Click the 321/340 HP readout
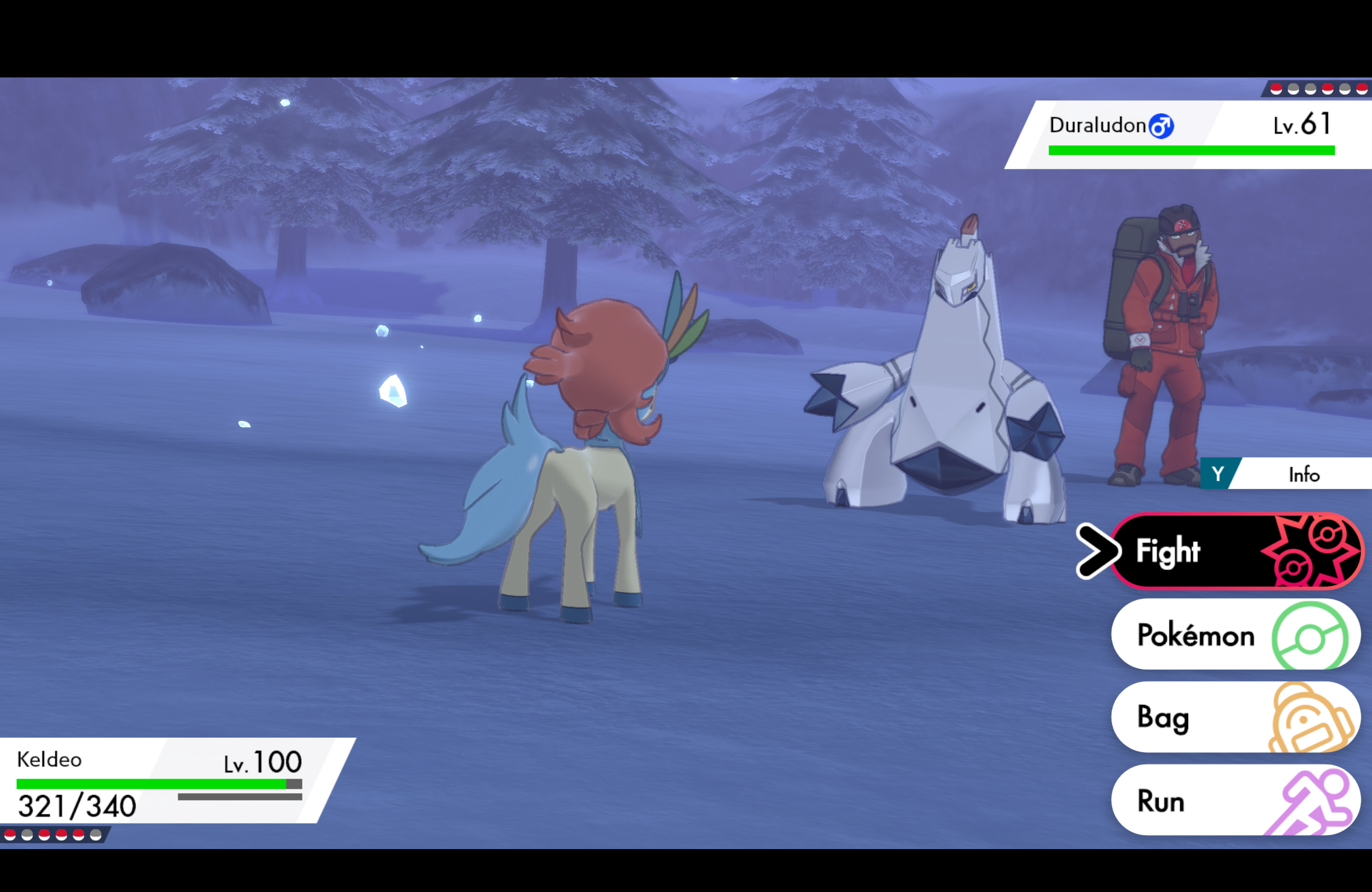 tap(75, 806)
